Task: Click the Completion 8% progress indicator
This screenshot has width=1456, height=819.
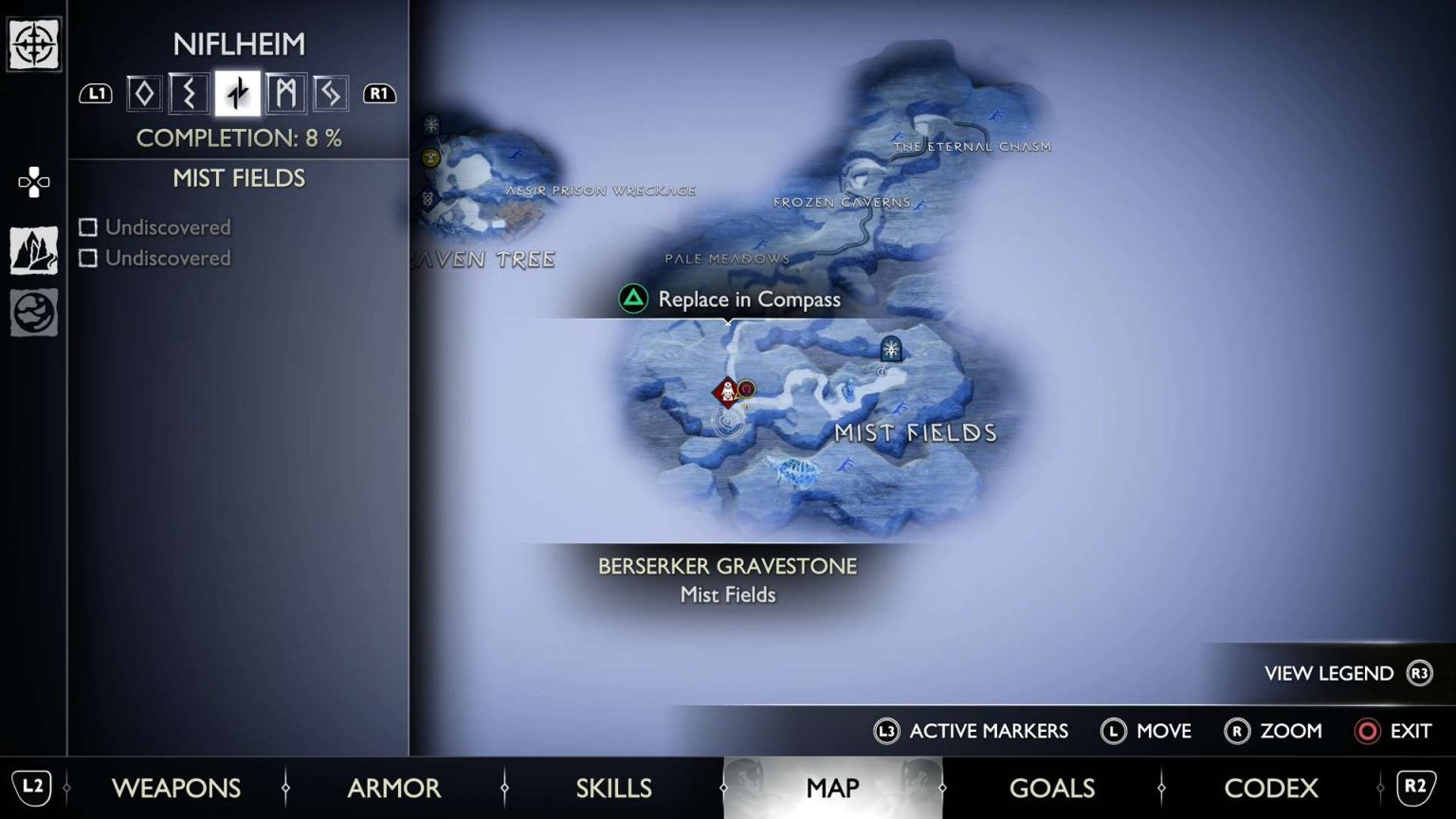Action: [238, 138]
